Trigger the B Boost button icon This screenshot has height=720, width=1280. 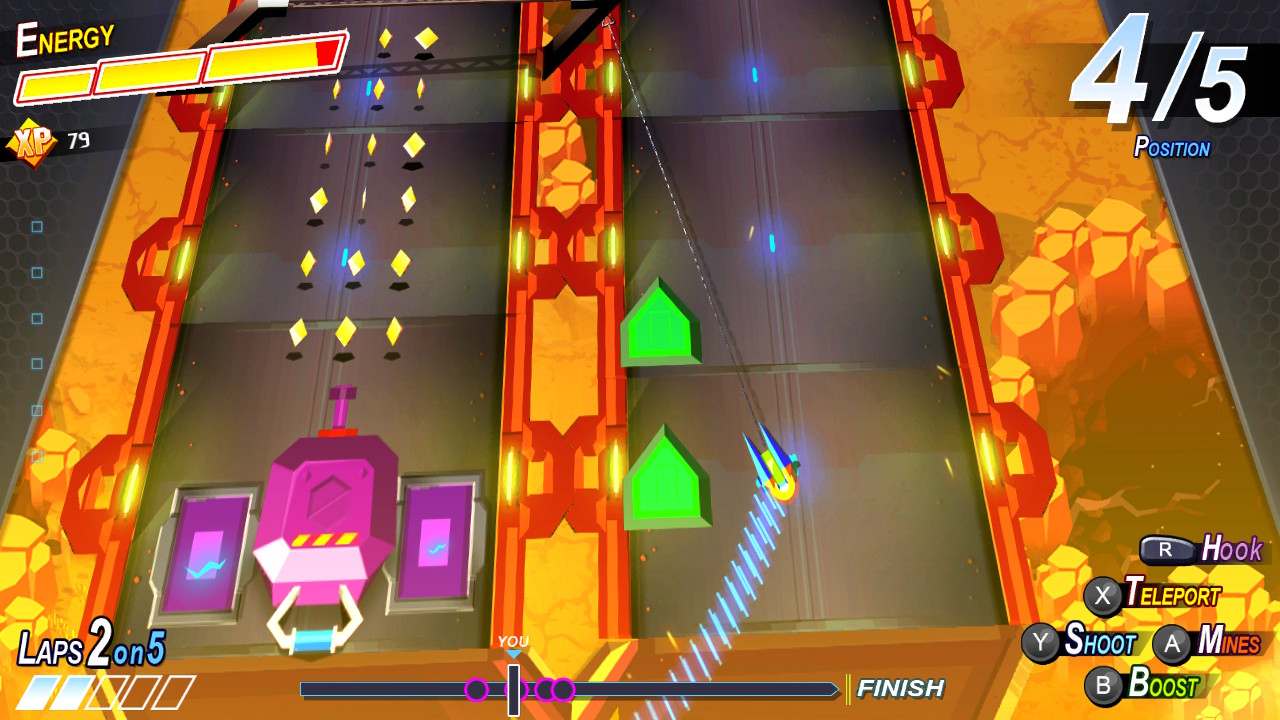tap(1102, 687)
